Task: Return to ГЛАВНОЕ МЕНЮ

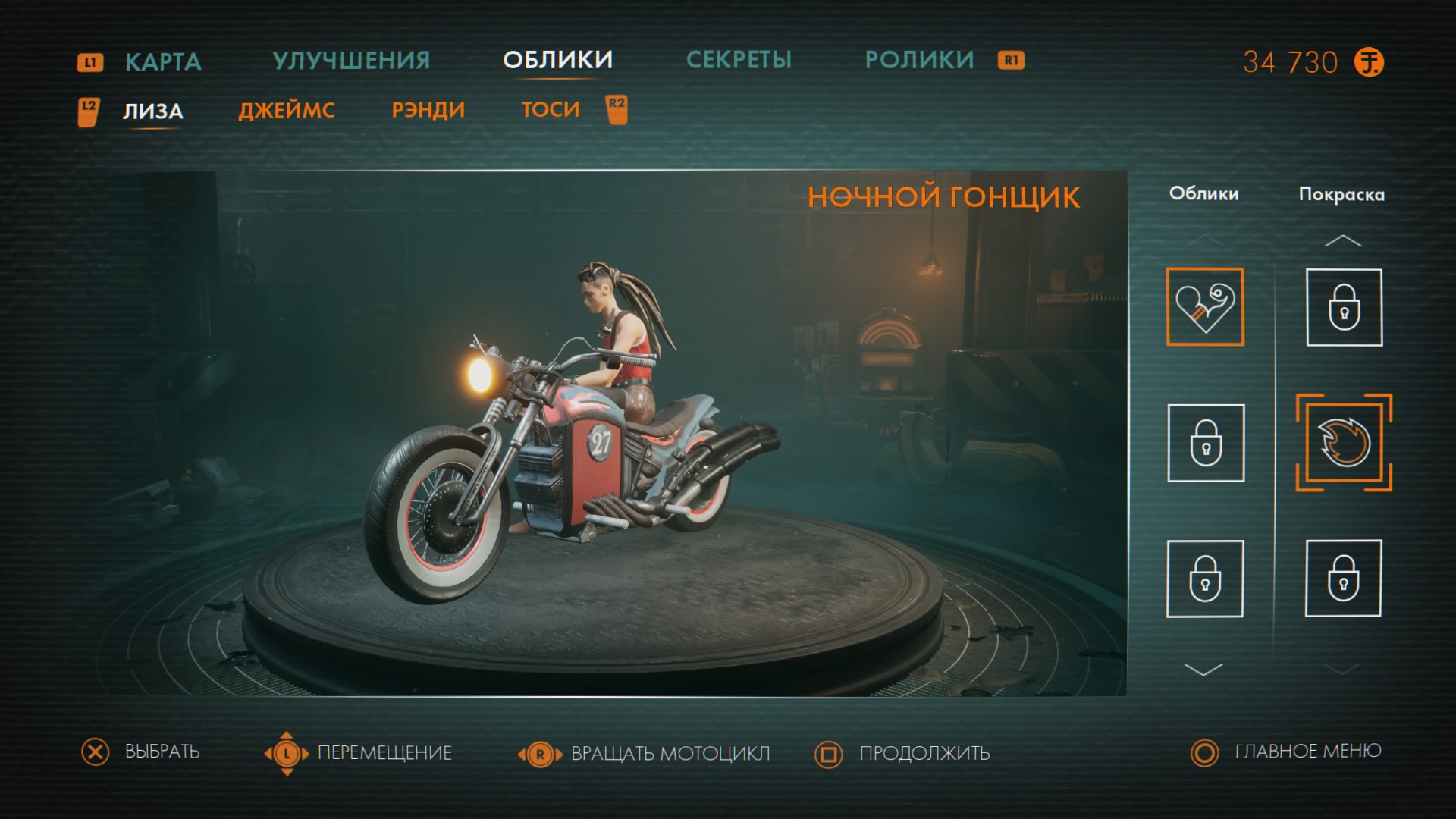Action: 1307,752
